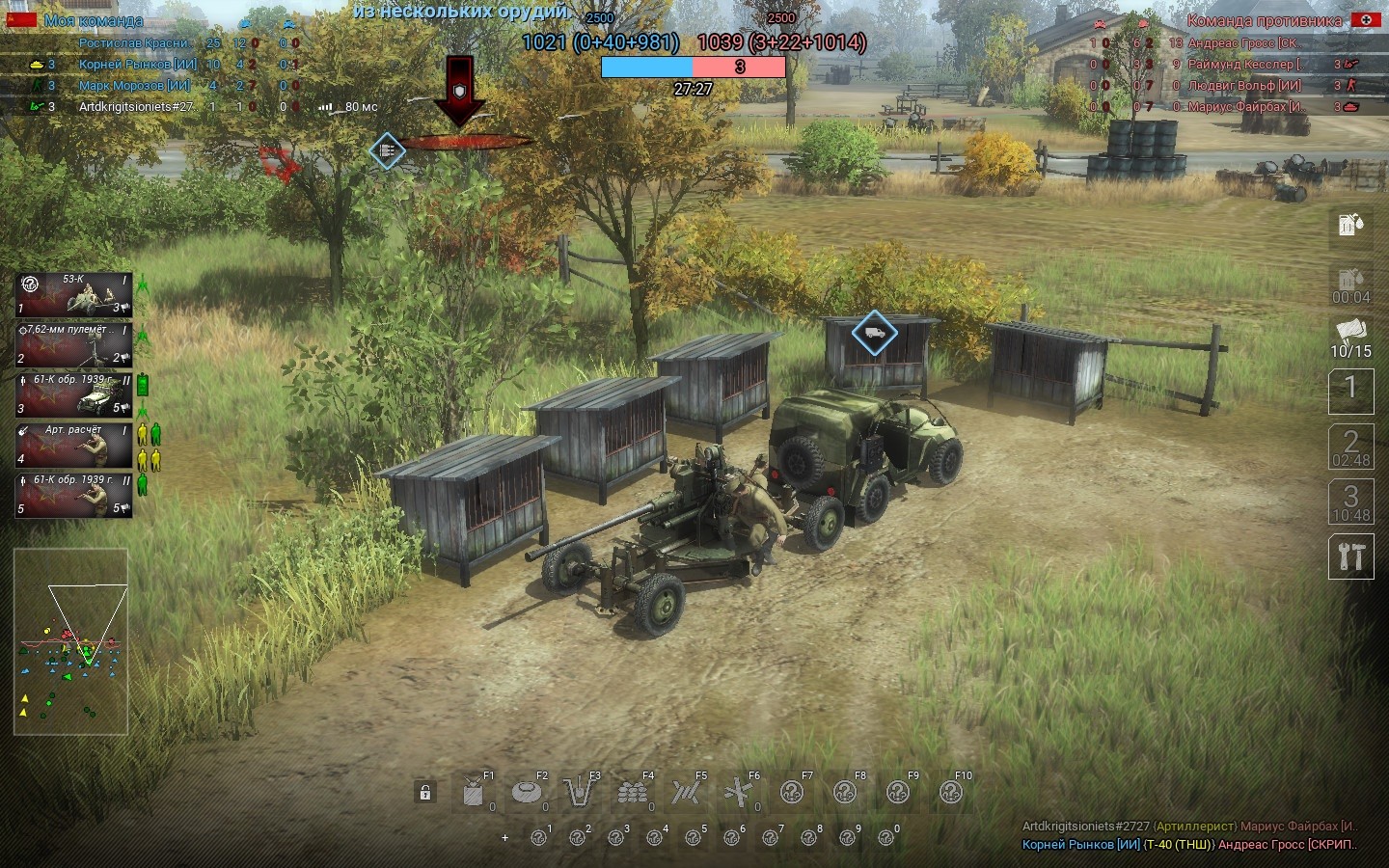Click the Корней Рынков [ИИ] row in the team list
This screenshot has width=1389, height=868.
[x=137, y=65]
